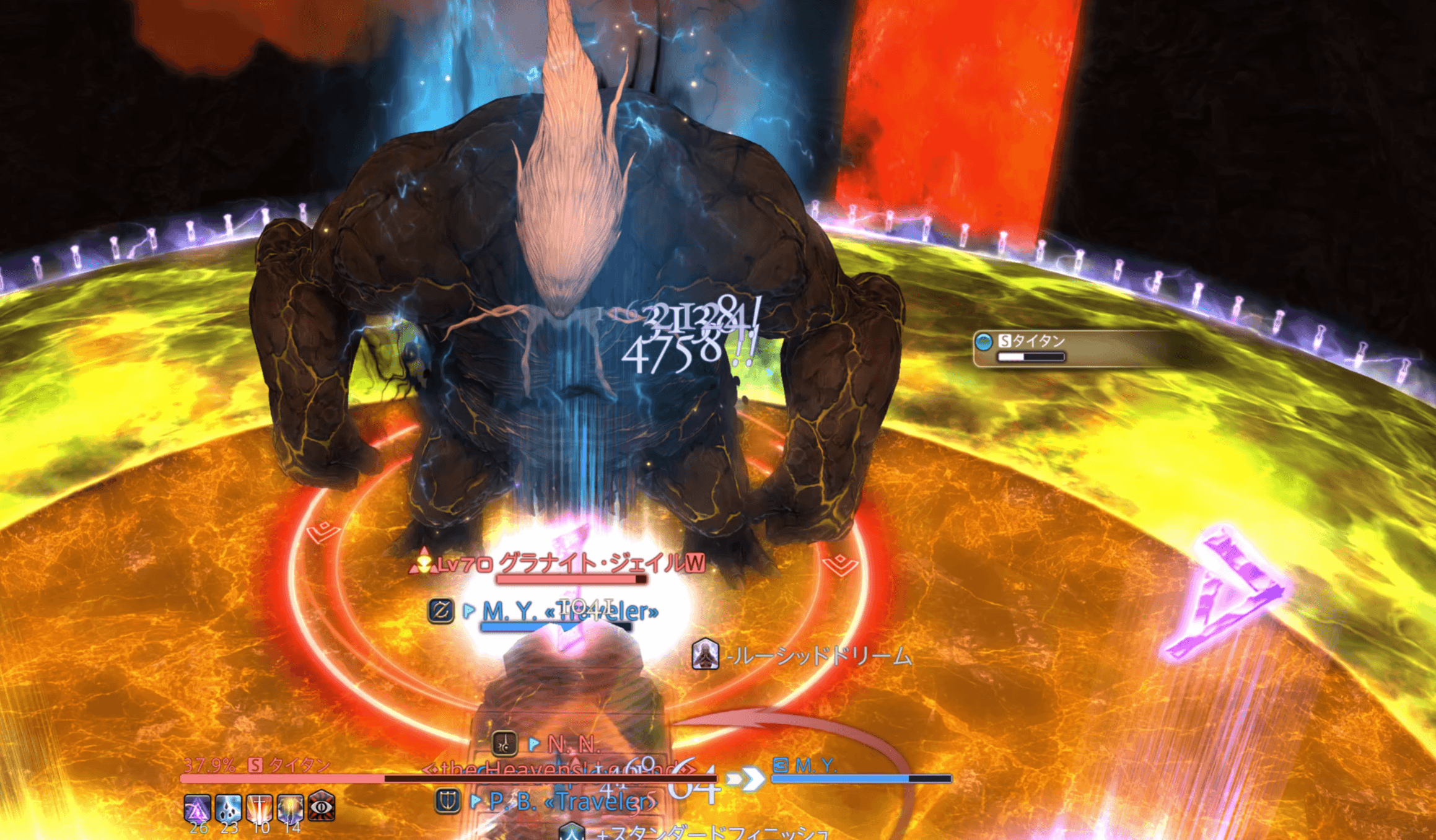
Task: Select target-of-target M. Y. bar
Action: [861, 771]
